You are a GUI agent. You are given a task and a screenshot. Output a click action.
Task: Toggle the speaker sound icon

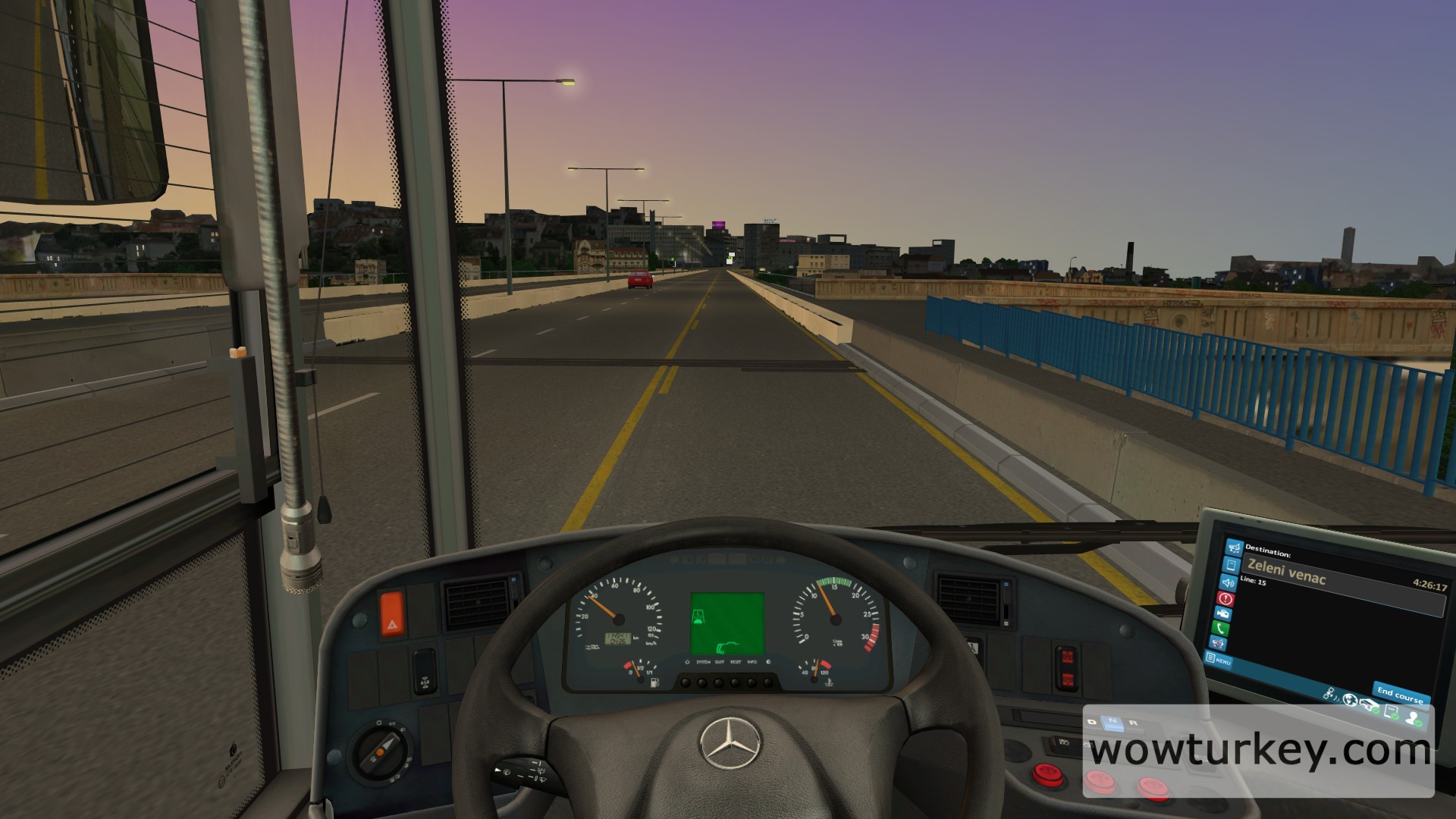coord(1228,582)
